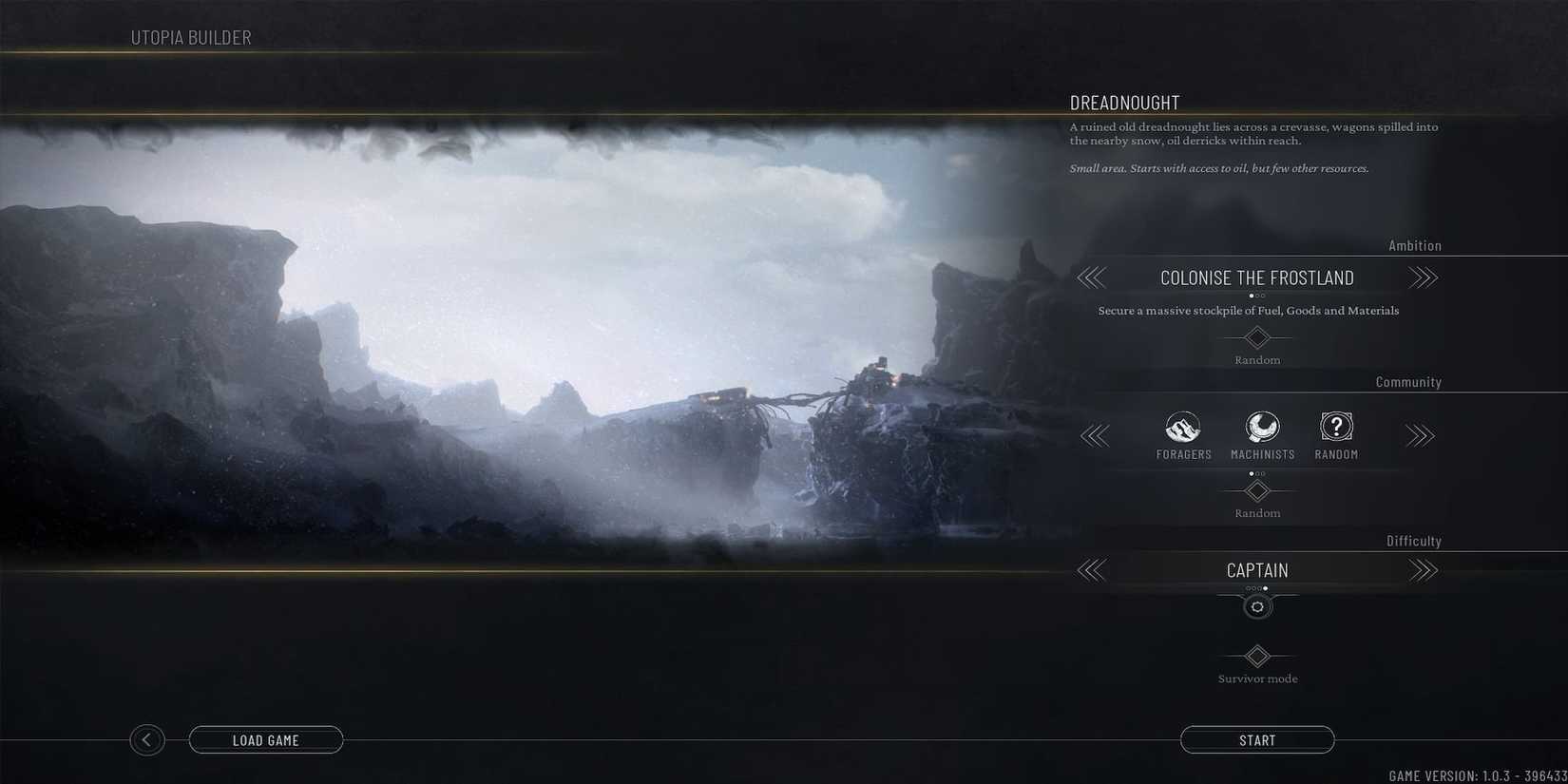Open Load Game
Screen dimensions: 1568x784
click(266, 739)
